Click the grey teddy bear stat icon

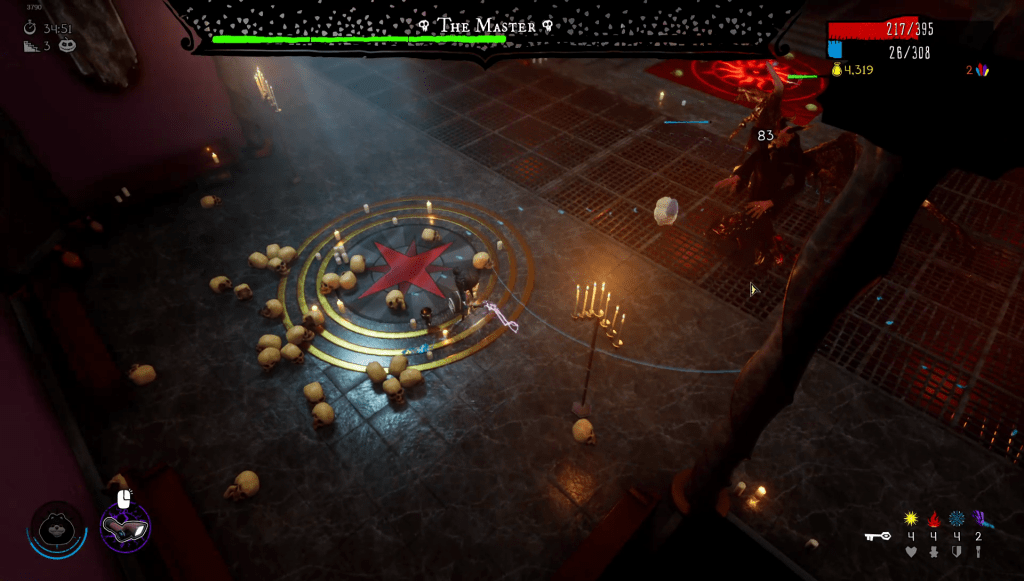click(933, 551)
